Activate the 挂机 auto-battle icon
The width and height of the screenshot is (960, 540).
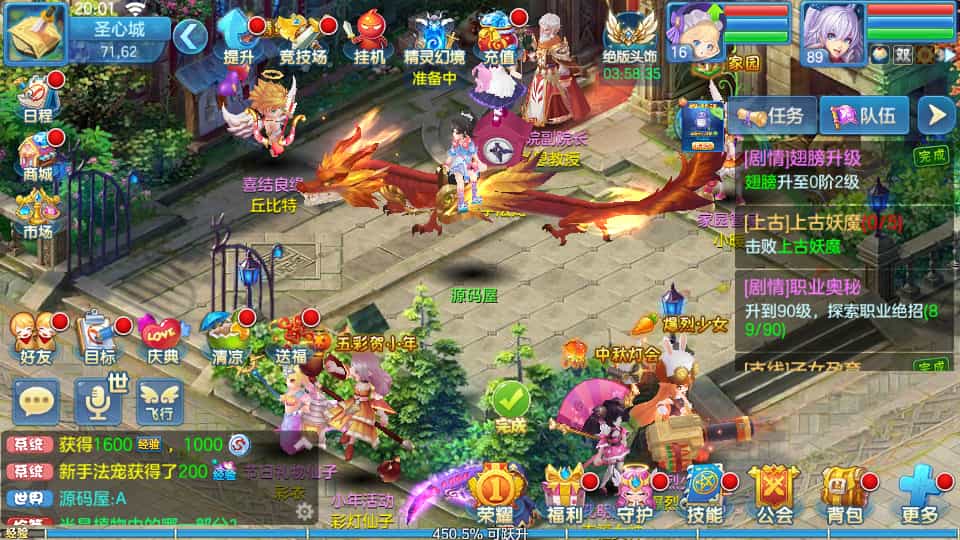[x=369, y=38]
